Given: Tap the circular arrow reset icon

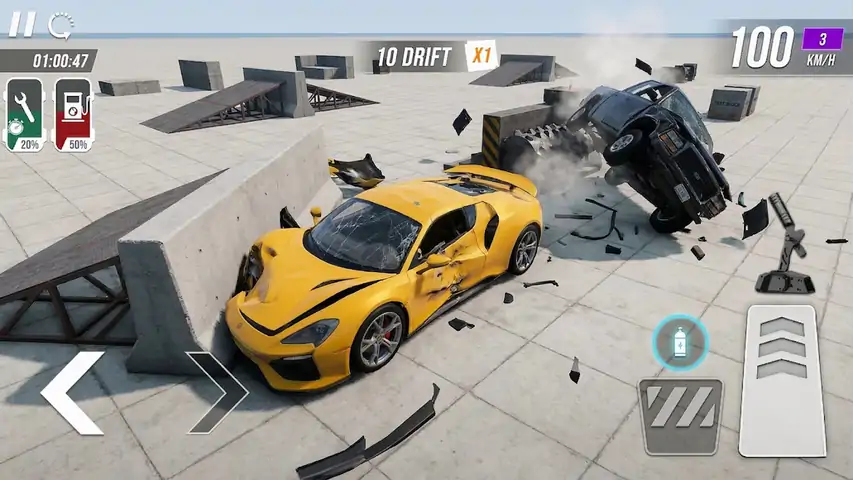Looking at the screenshot, I should (x=61, y=24).
